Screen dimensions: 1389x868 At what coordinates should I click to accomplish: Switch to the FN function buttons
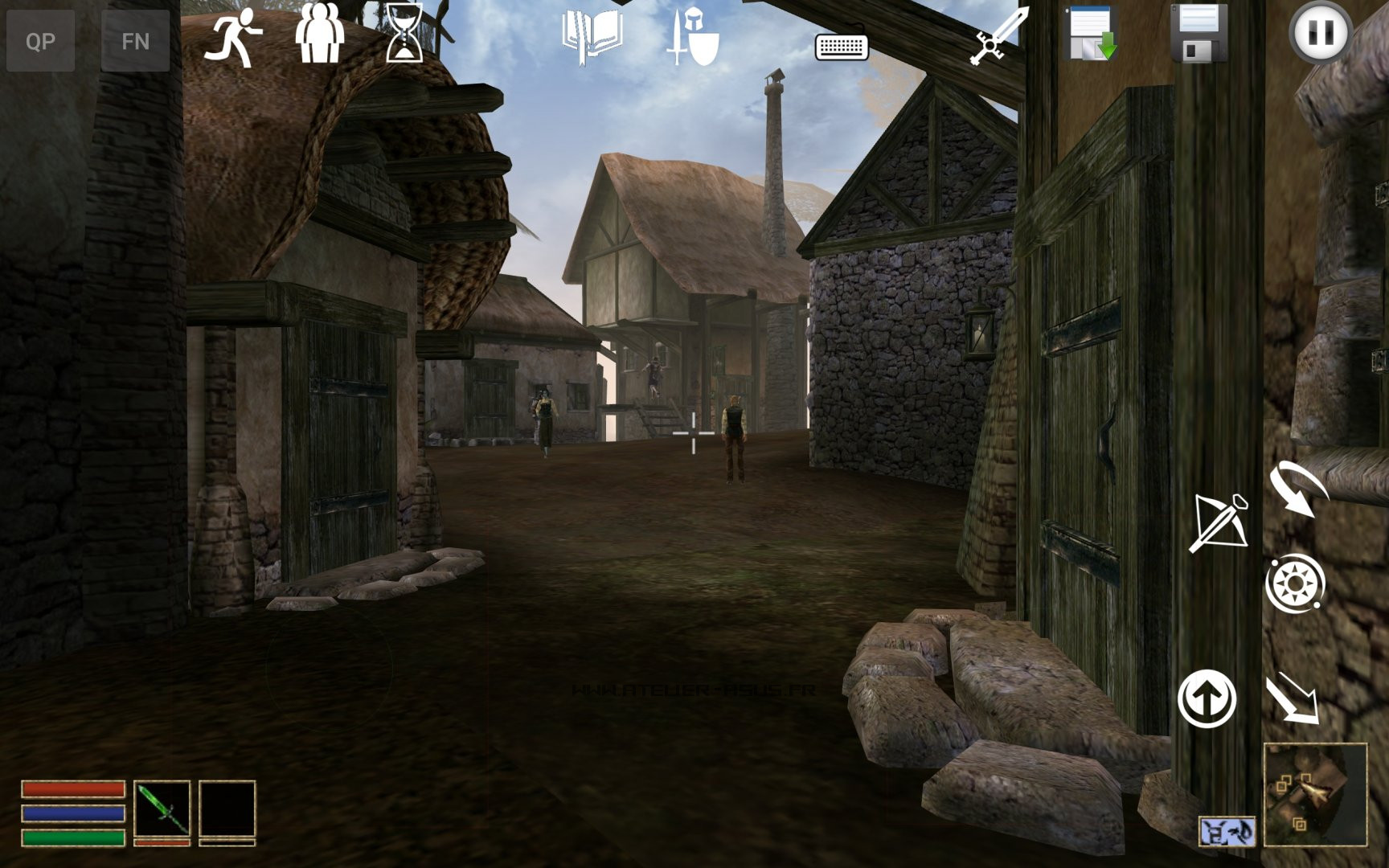click(135, 40)
